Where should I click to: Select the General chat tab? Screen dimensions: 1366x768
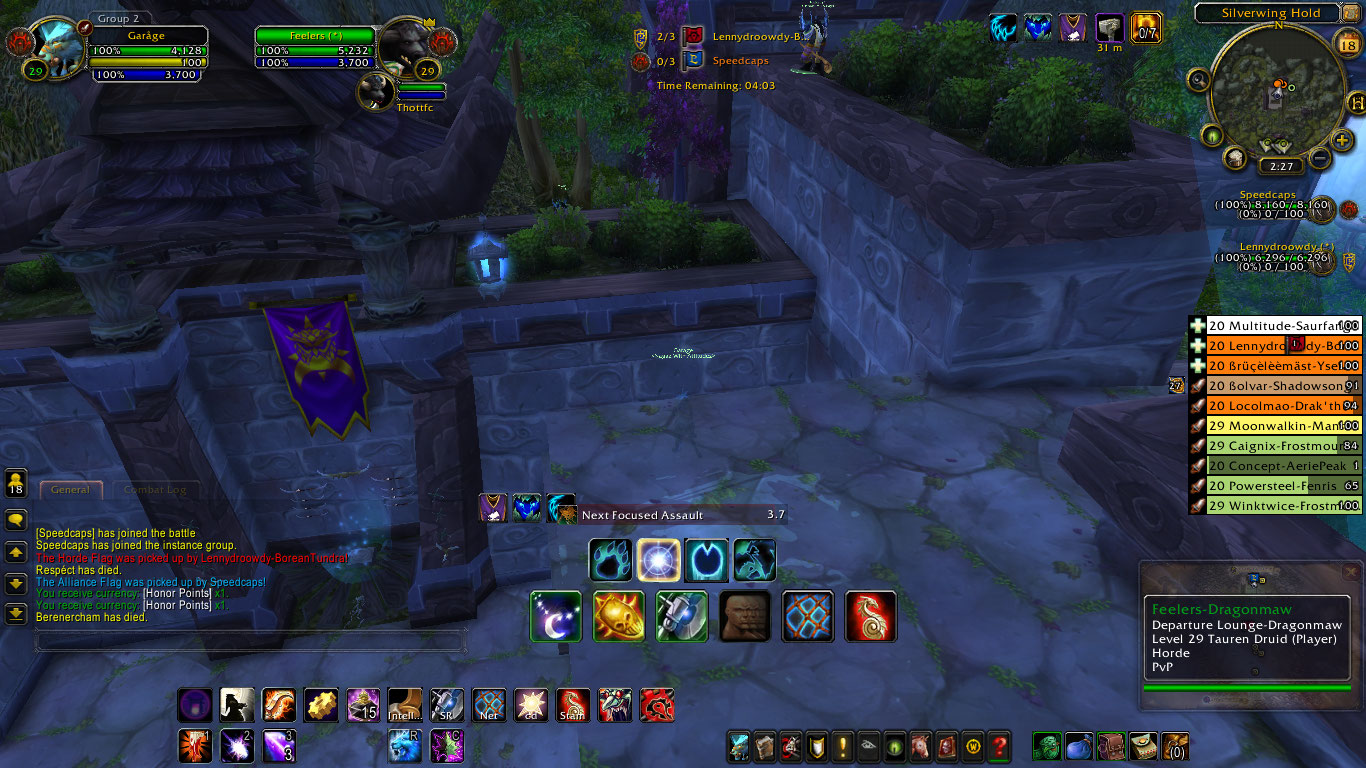pos(70,490)
